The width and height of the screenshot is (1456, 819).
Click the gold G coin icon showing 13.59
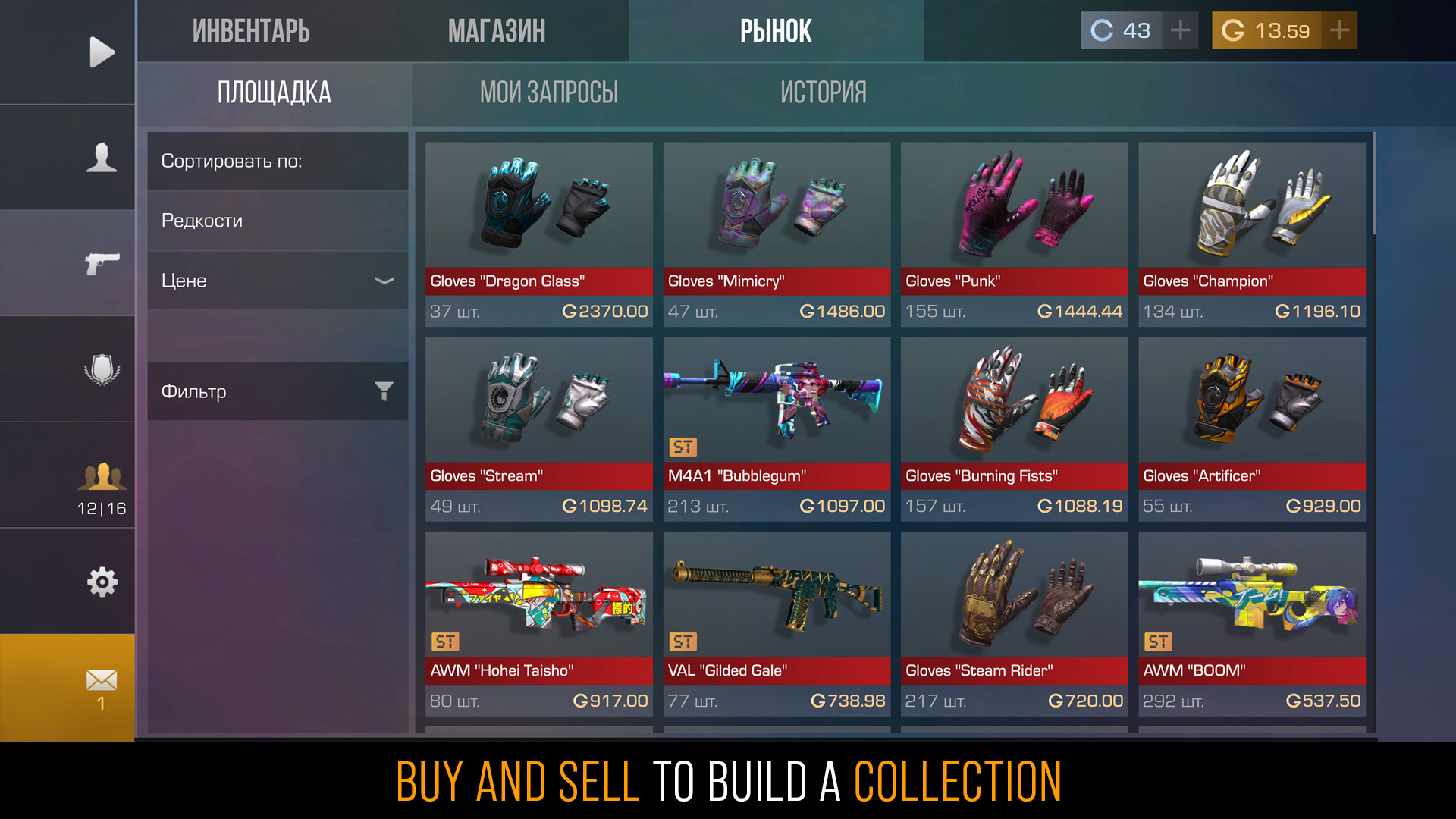point(1232,30)
